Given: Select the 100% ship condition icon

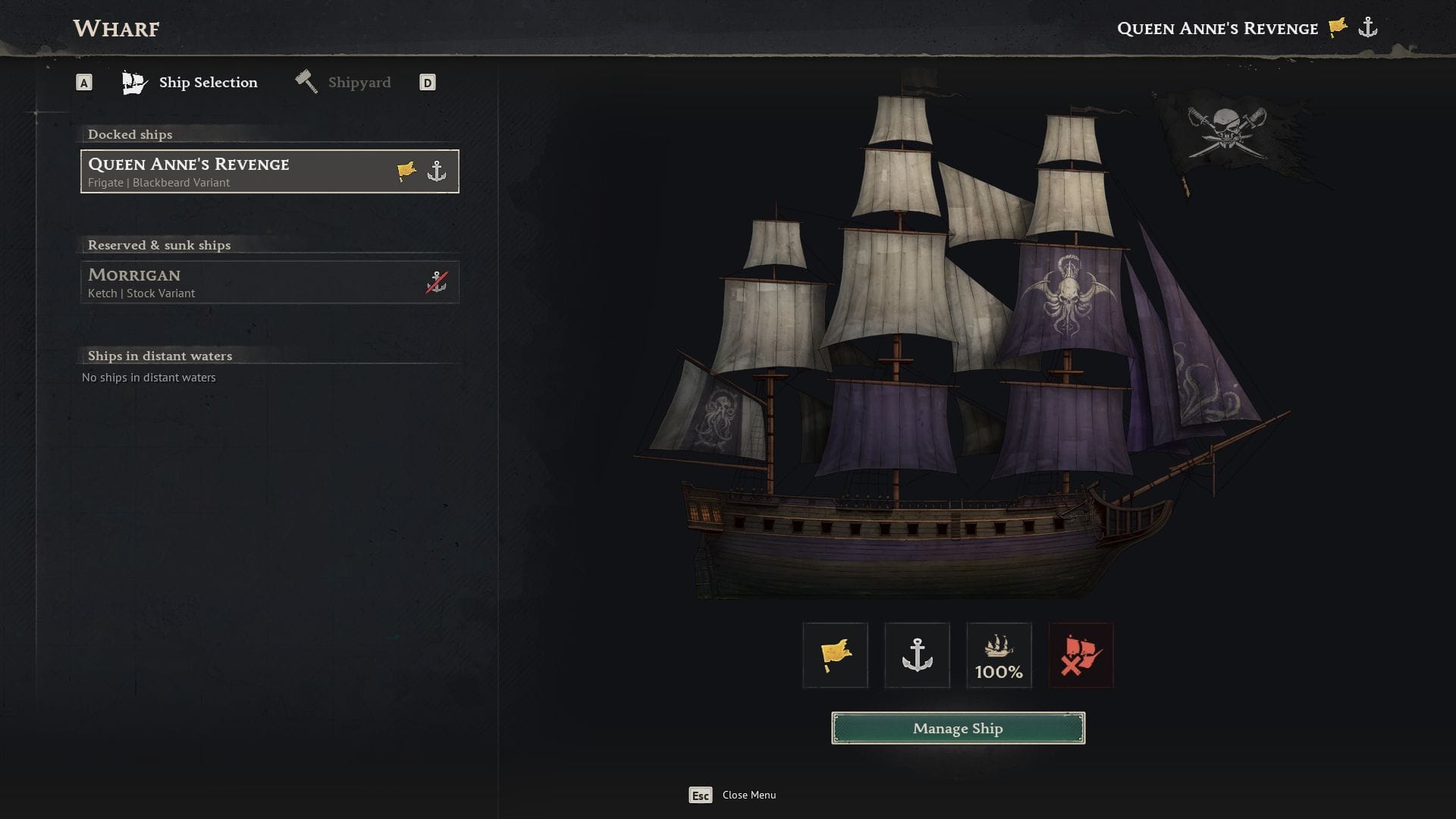Looking at the screenshot, I should click(999, 655).
